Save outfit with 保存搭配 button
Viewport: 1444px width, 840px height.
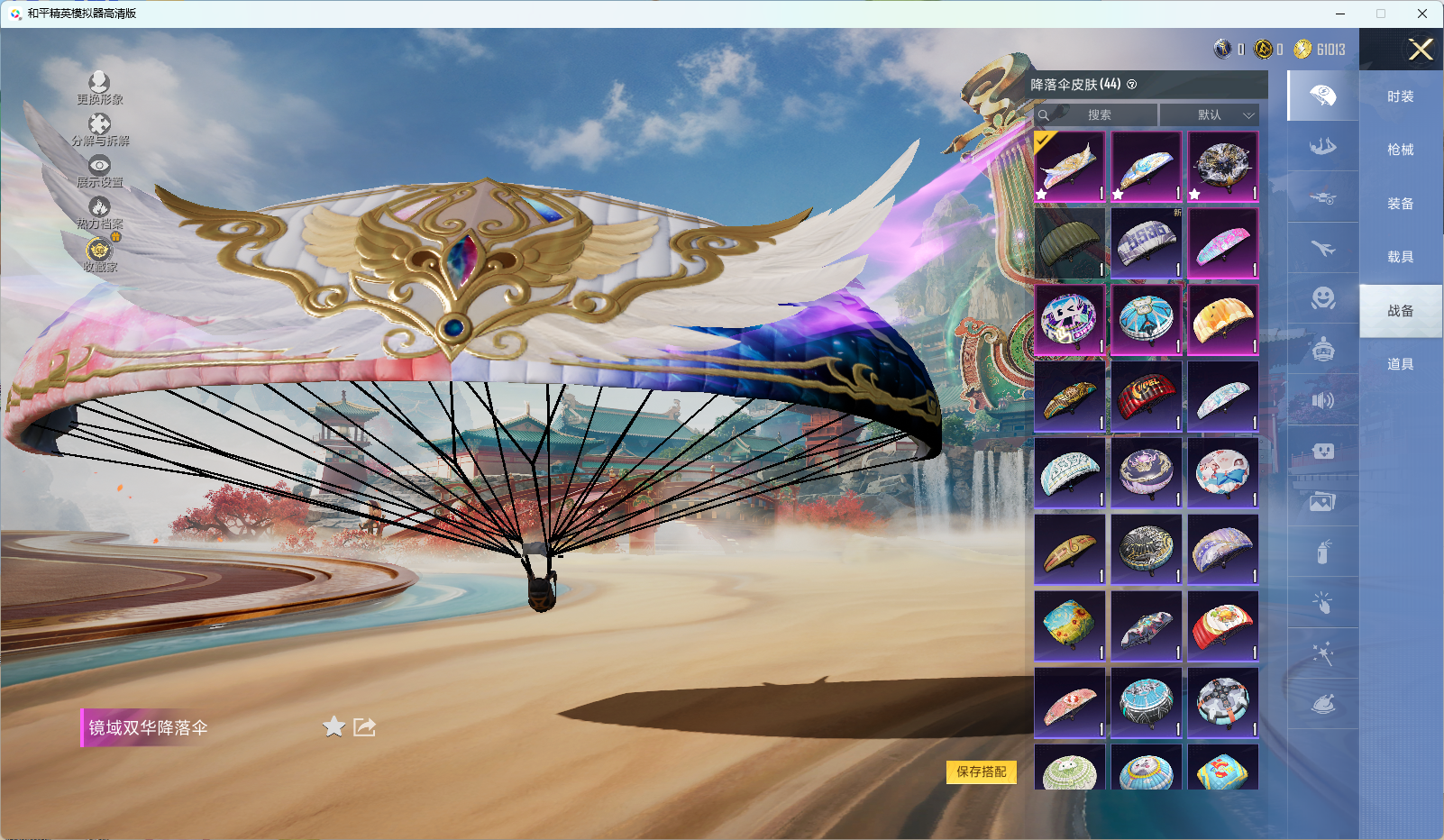[981, 772]
